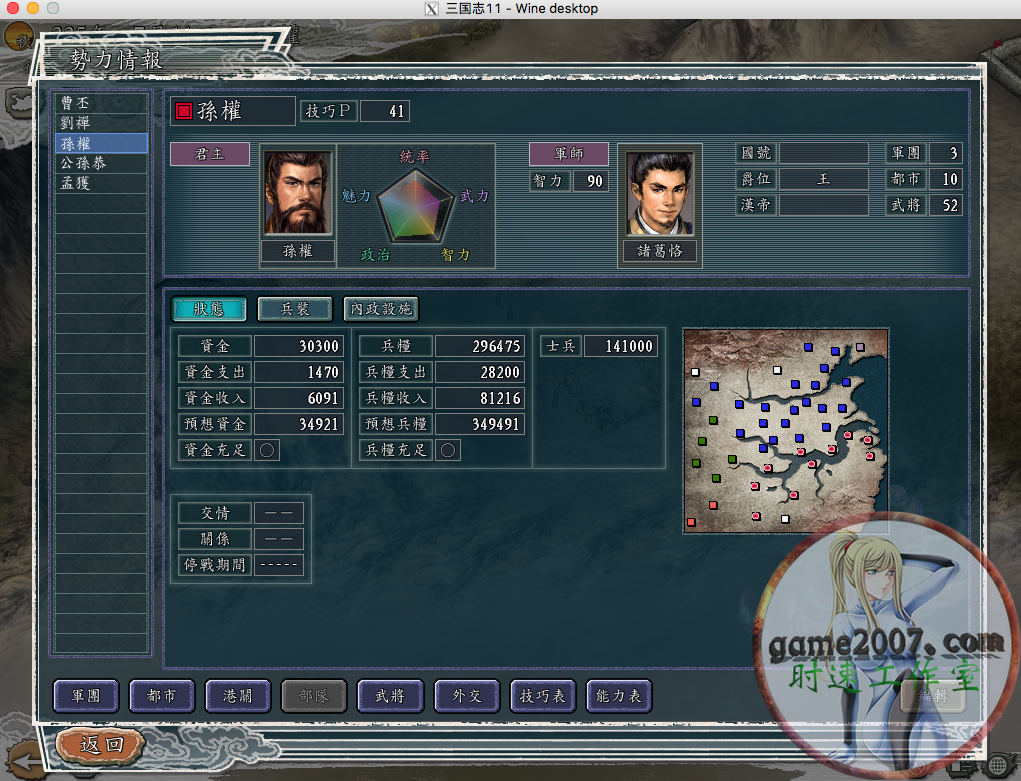Image resolution: width=1021 pixels, height=781 pixels.
Task: Go back with the 返回 button
Action: tap(101, 745)
